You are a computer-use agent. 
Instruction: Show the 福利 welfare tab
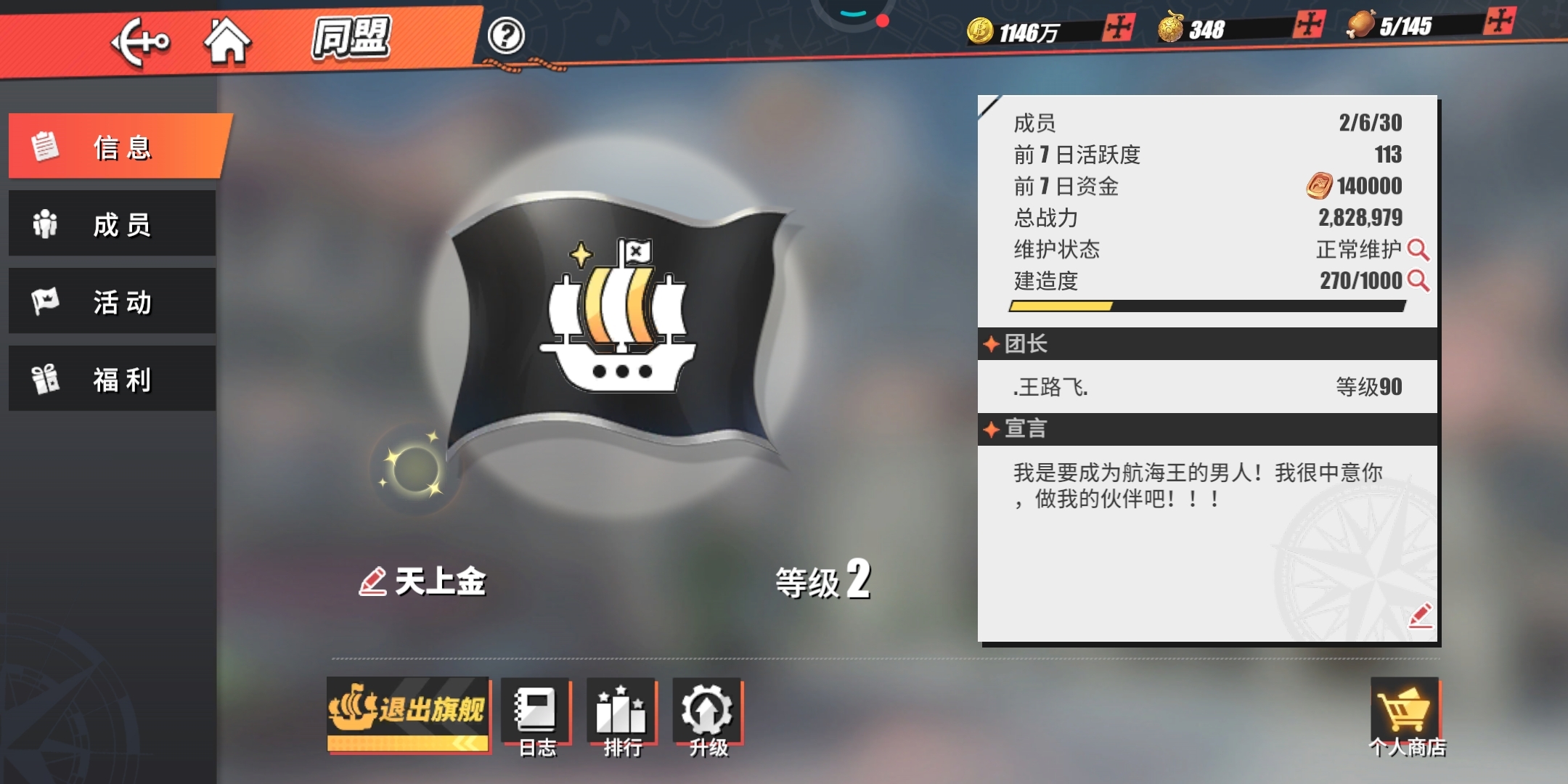[x=113, y=379]
